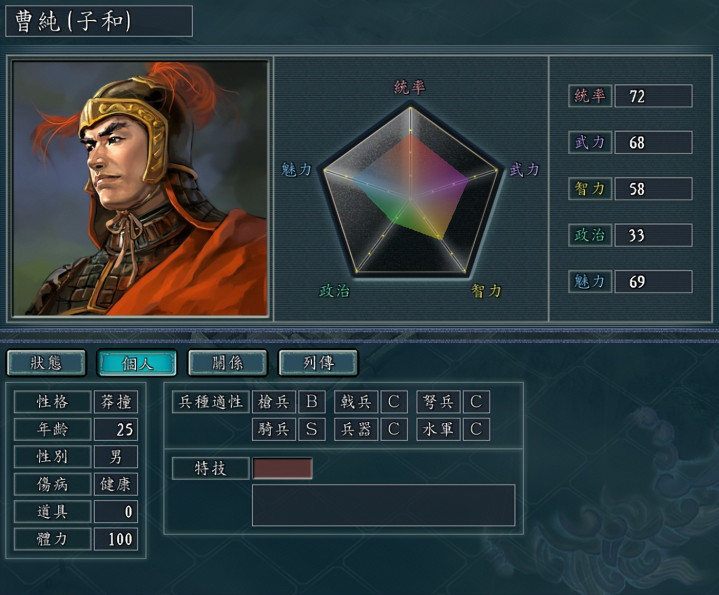Show the 列傳 biography tab
Viewport: 719px width, 595px height.
[317, 363]
